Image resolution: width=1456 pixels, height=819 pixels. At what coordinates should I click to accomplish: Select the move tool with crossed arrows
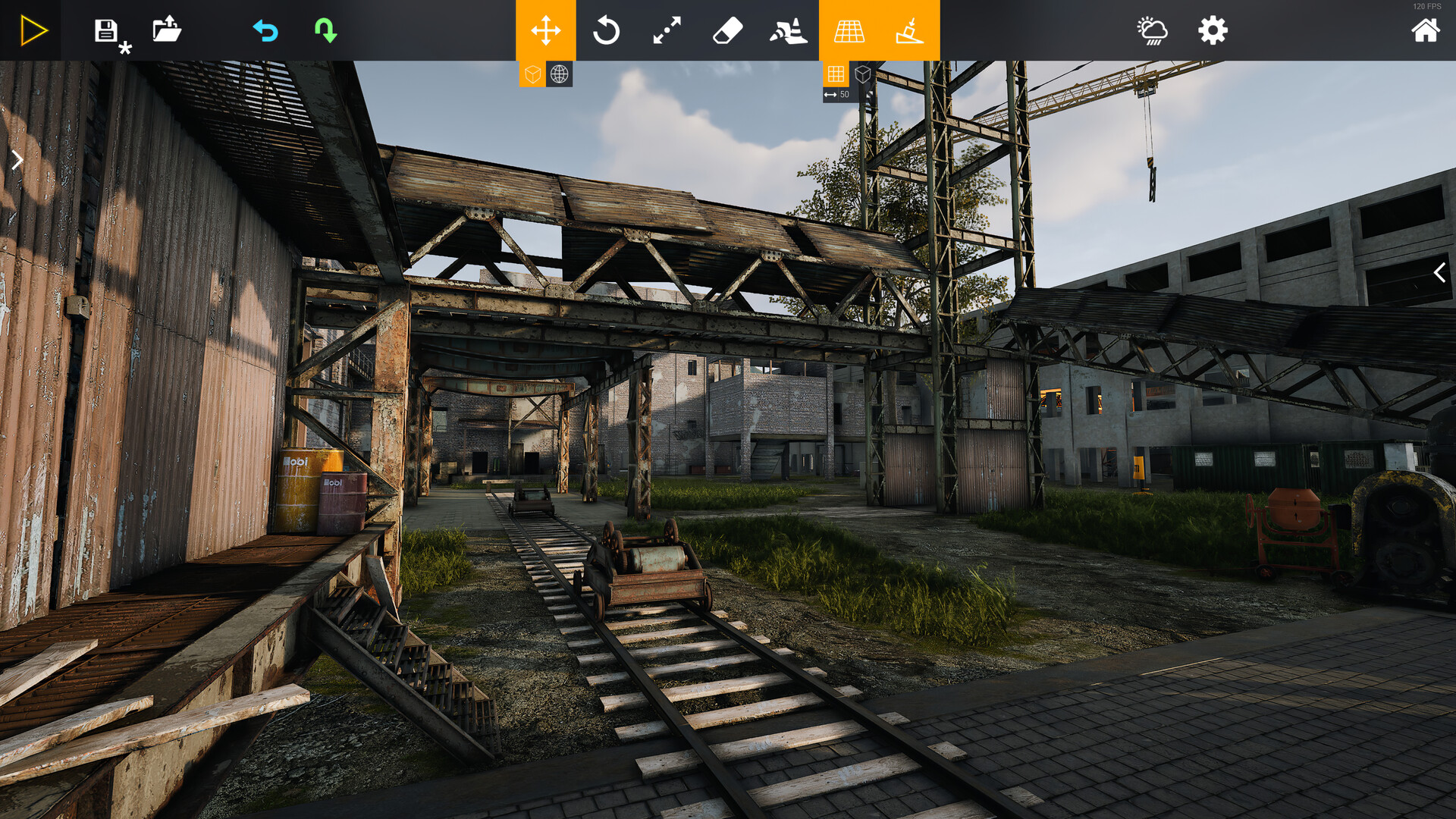pyautogui.click(x=546, y=30)
